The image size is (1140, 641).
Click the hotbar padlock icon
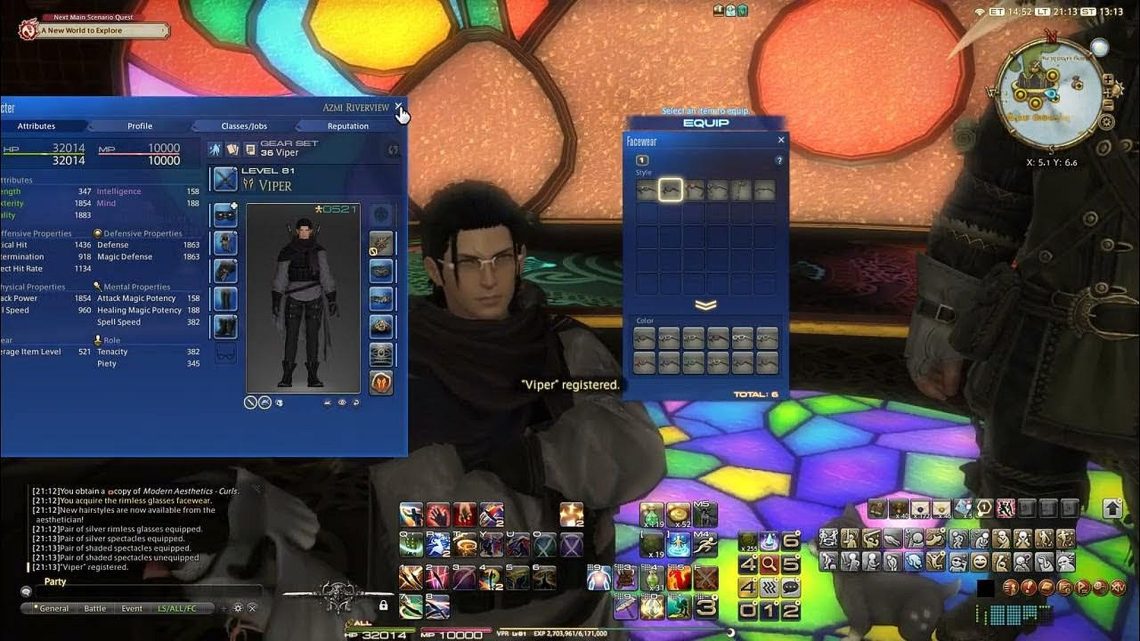383,605
